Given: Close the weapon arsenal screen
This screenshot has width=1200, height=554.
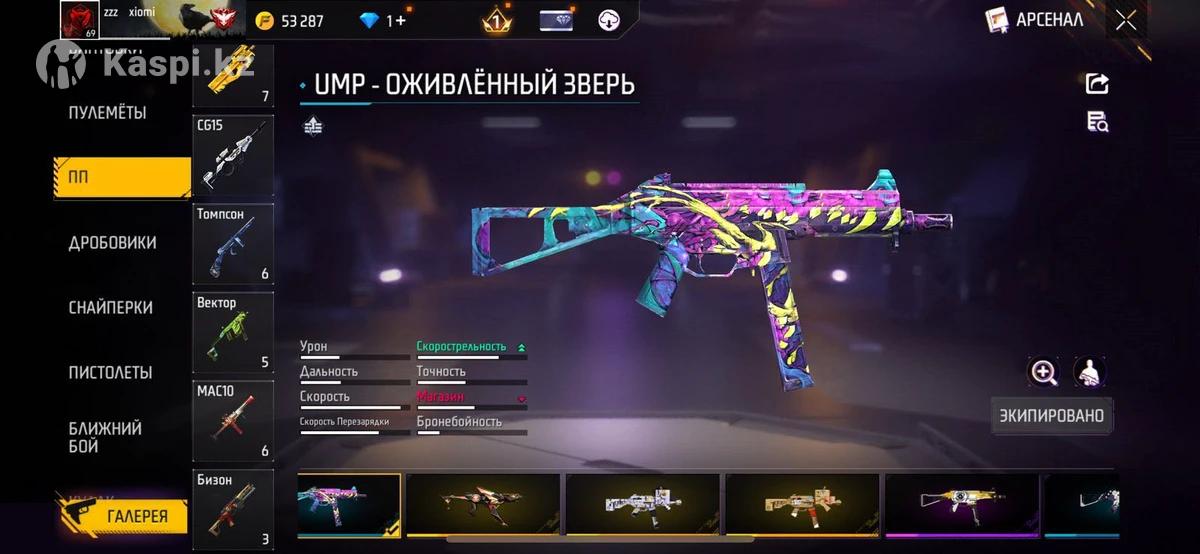Looking at the screenshot, I should pyautogui.click(x=1126, y=20).
